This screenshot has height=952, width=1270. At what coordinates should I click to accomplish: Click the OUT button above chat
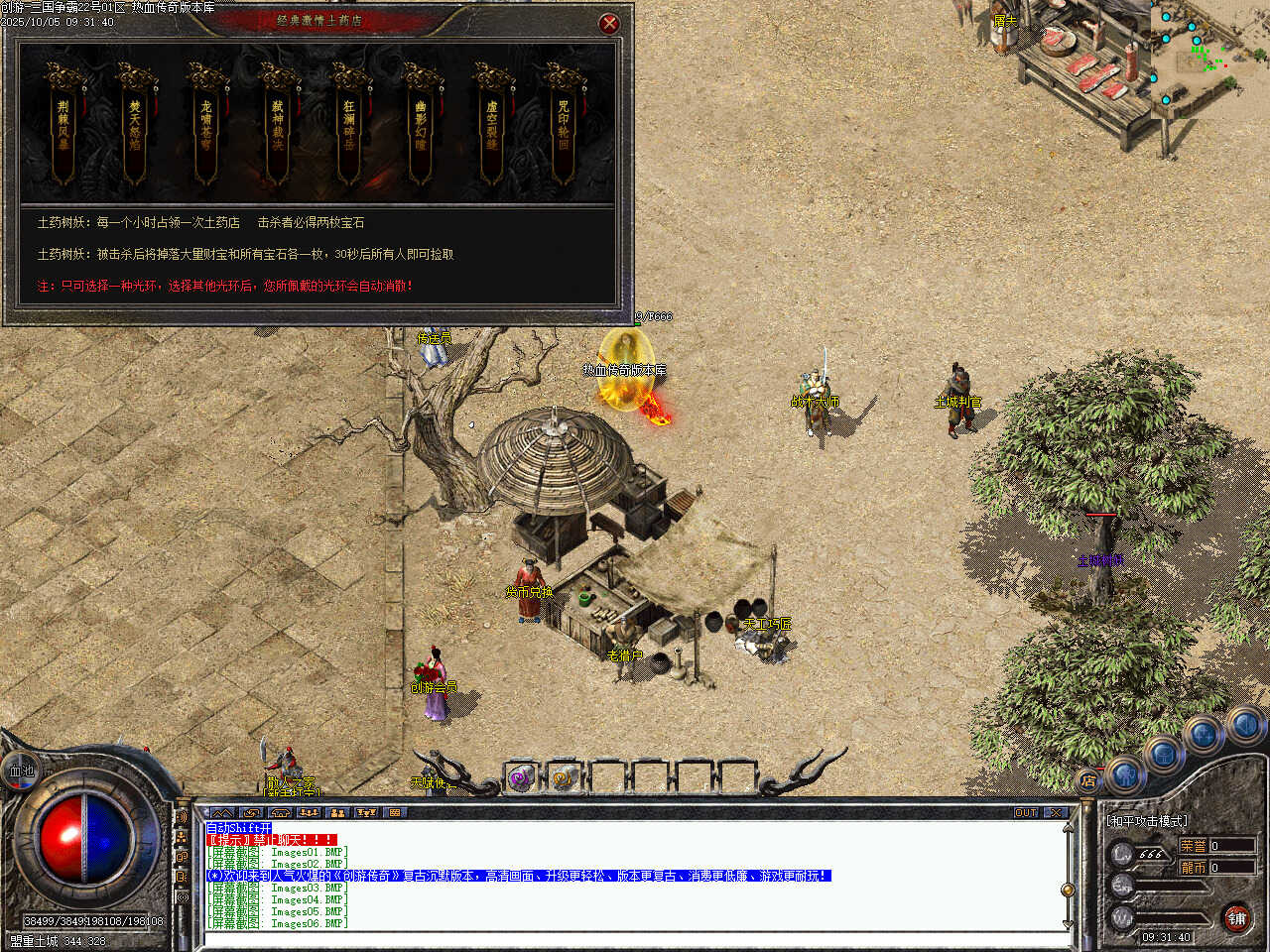pyautogui.click(x=1026, y=812)
